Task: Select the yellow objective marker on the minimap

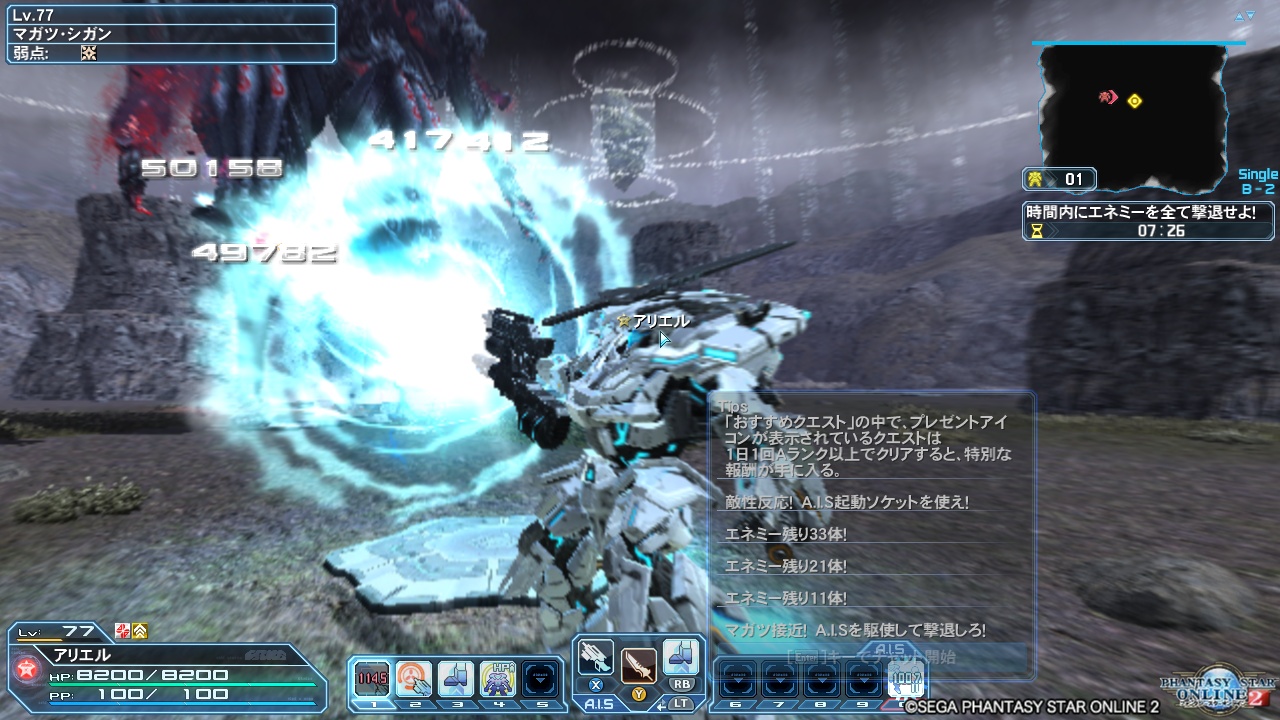Action: [1134, 100]
